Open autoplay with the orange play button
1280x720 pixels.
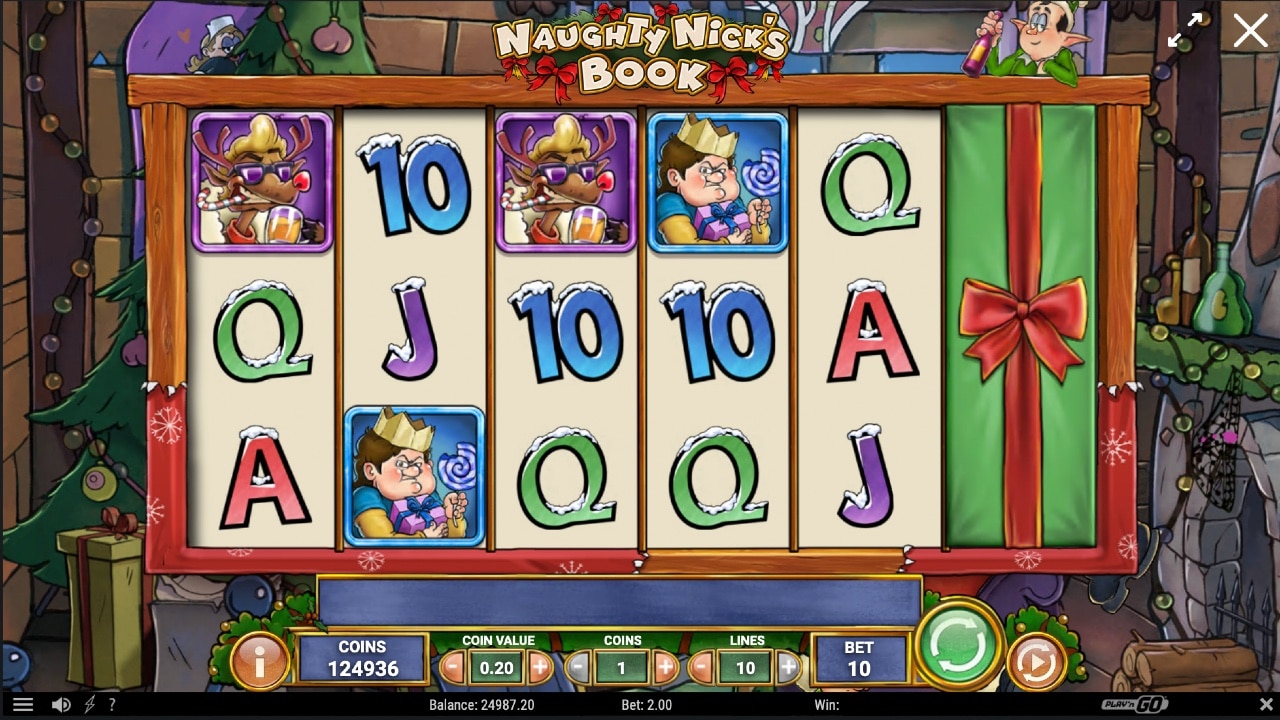coord(1037,660)
